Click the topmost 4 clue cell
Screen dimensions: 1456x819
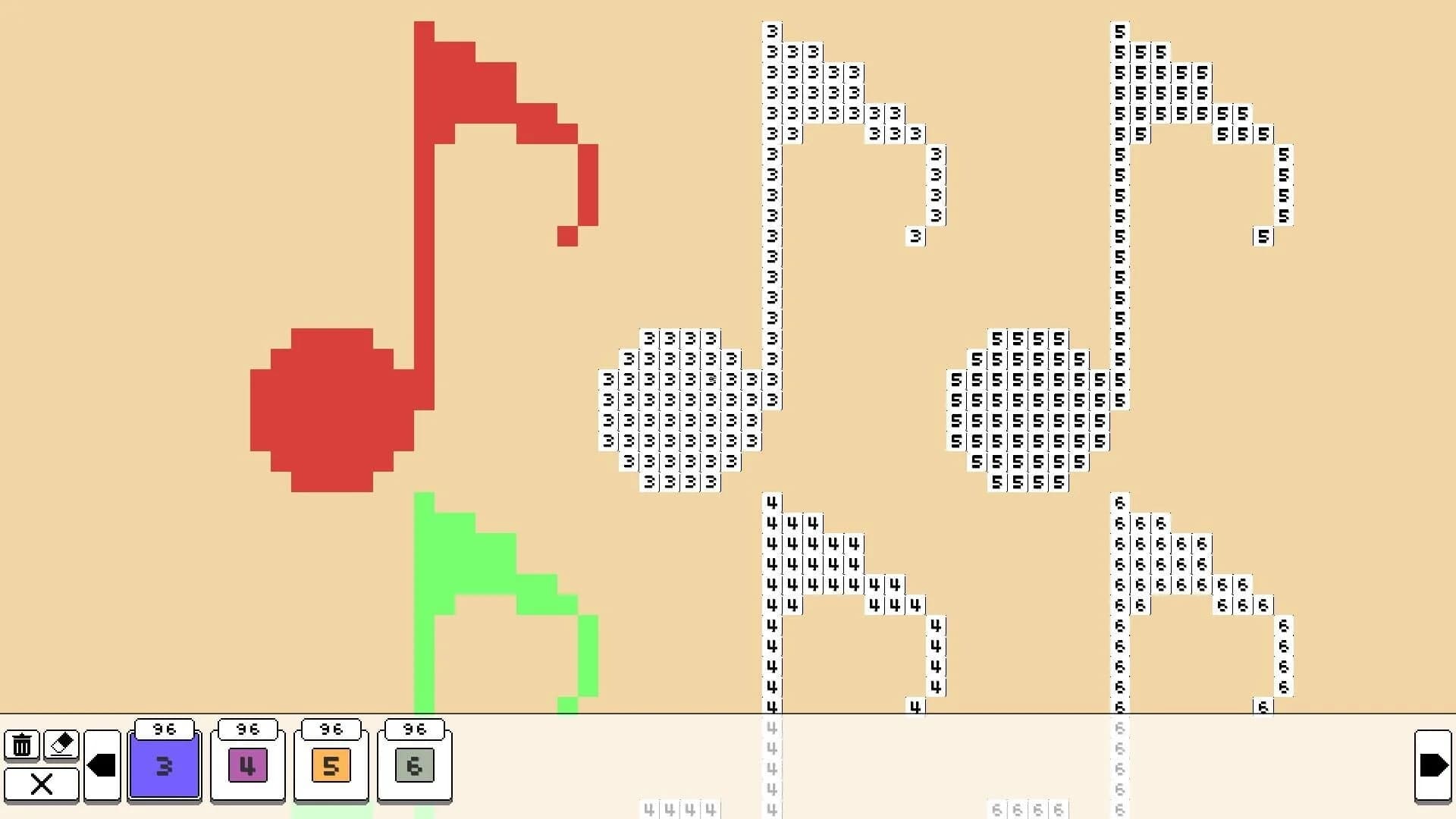(x=771, y=502)
